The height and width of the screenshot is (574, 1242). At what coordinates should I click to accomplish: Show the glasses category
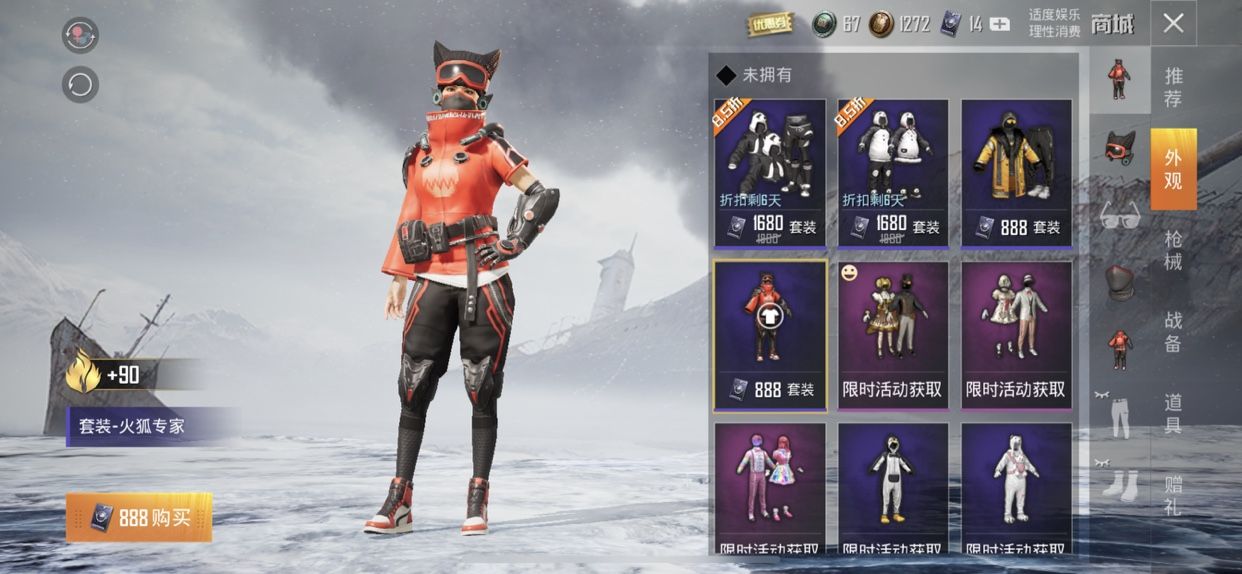(1119, 215)
